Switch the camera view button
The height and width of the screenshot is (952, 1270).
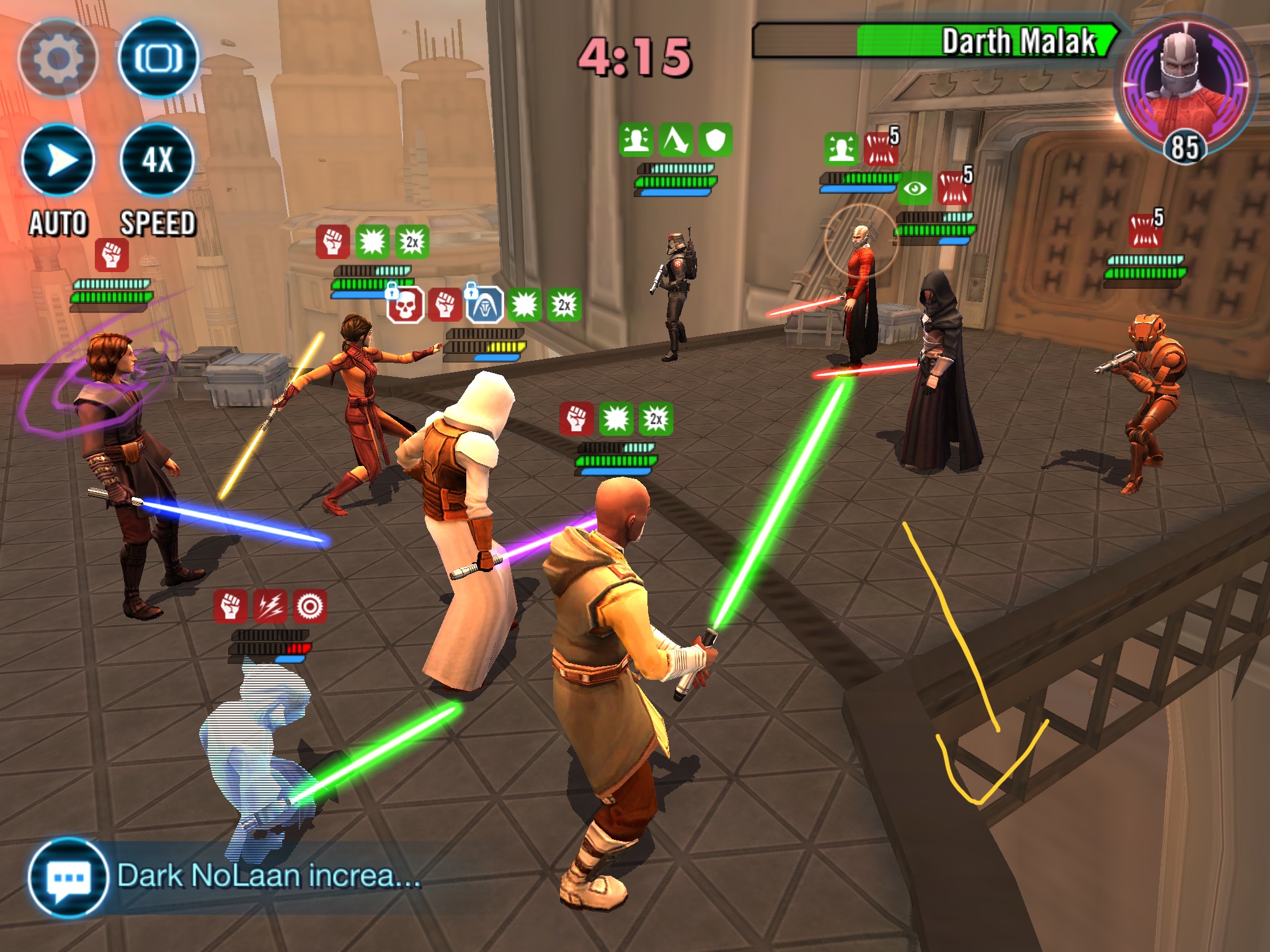[x=158, y=59]
